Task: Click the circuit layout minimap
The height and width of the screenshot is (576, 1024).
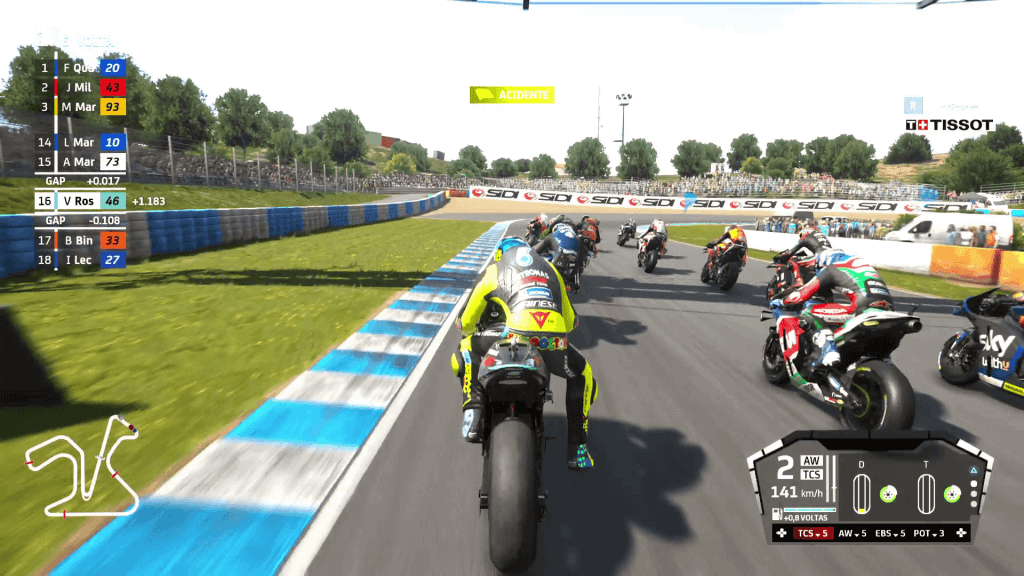Action: 83,464
